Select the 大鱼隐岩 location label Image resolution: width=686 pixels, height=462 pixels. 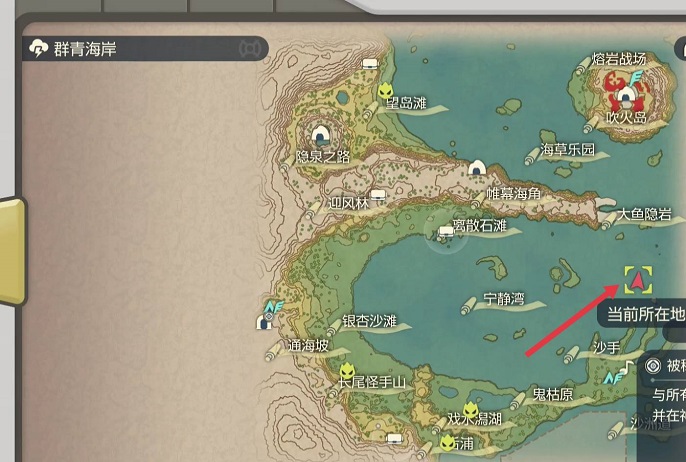tap(643, 213)
